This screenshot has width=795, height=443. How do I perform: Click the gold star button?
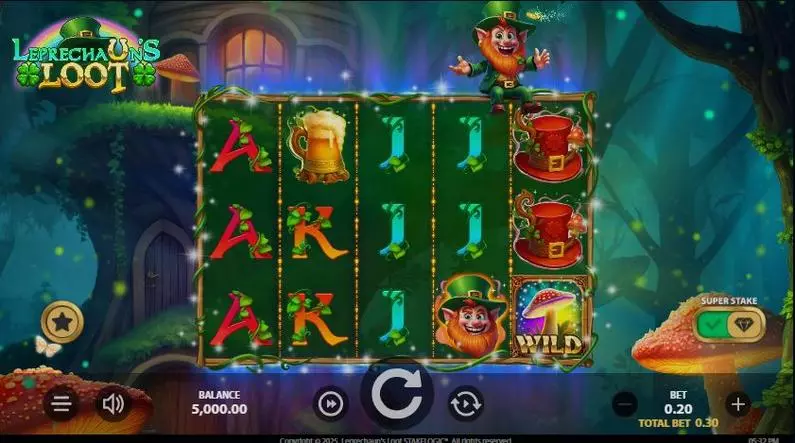tap(62, 323)
